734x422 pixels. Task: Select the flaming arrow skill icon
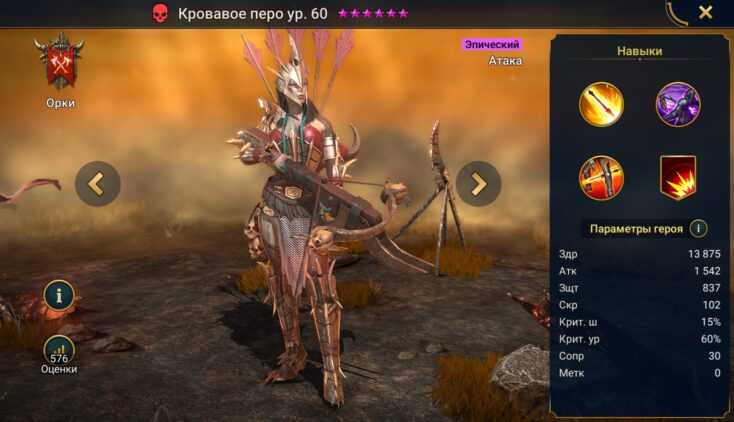pyautogui.click(x=601, y=104)
